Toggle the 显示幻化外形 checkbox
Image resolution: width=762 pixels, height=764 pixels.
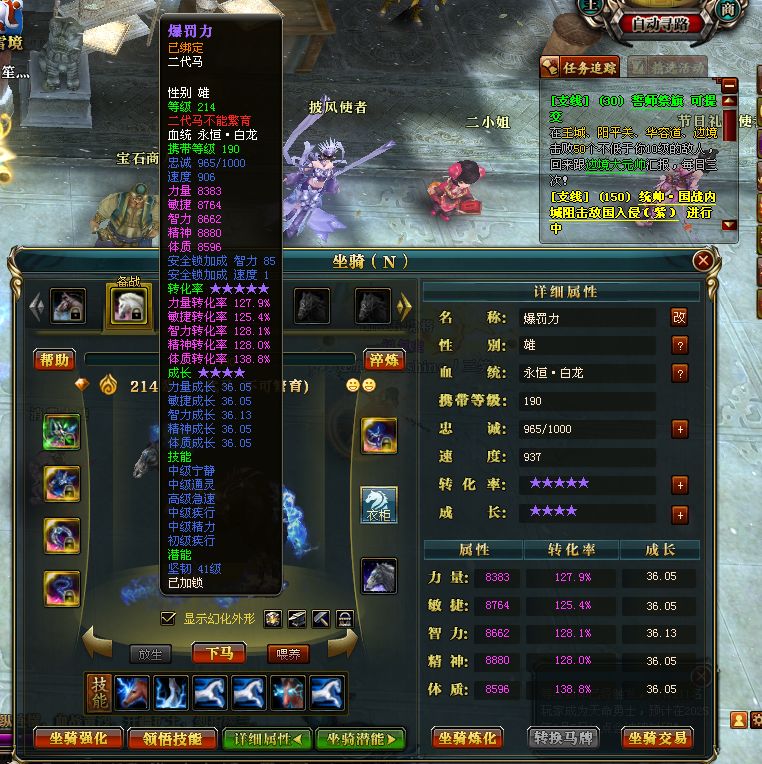click(168, 618)
